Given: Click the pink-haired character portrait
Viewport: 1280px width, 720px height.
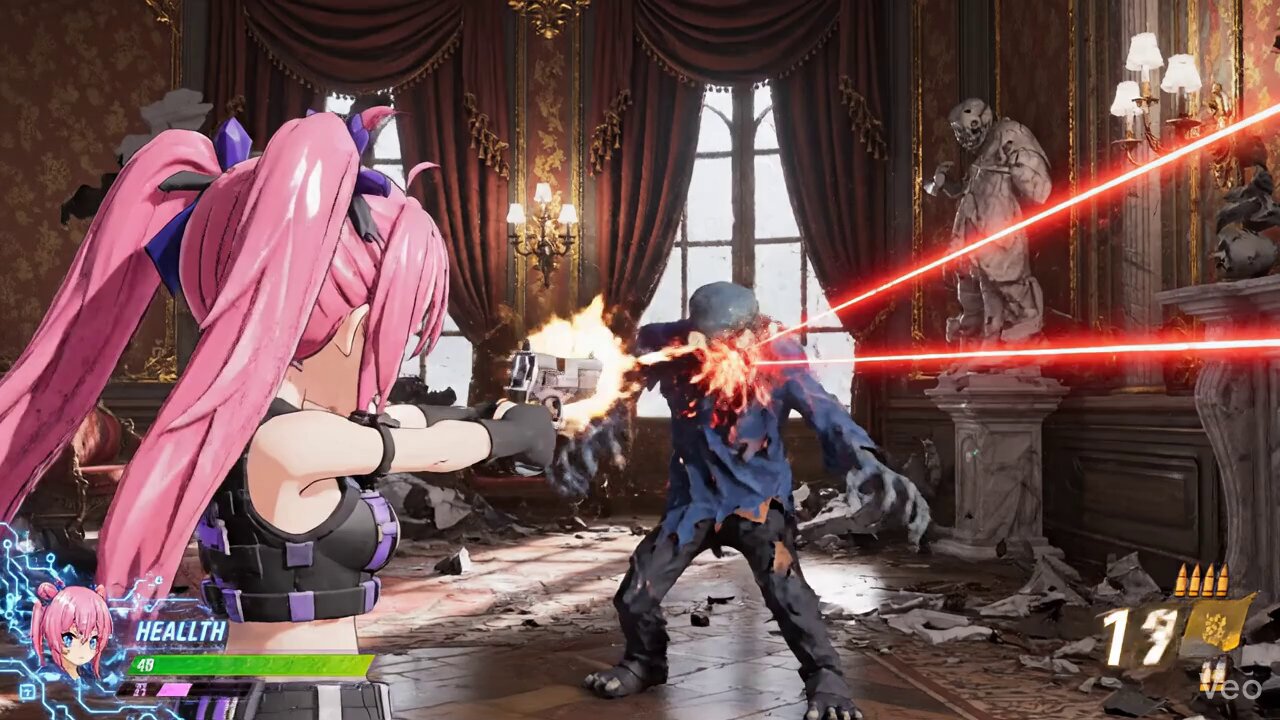Looking at the screenshot, I should (x=70, y=628).
